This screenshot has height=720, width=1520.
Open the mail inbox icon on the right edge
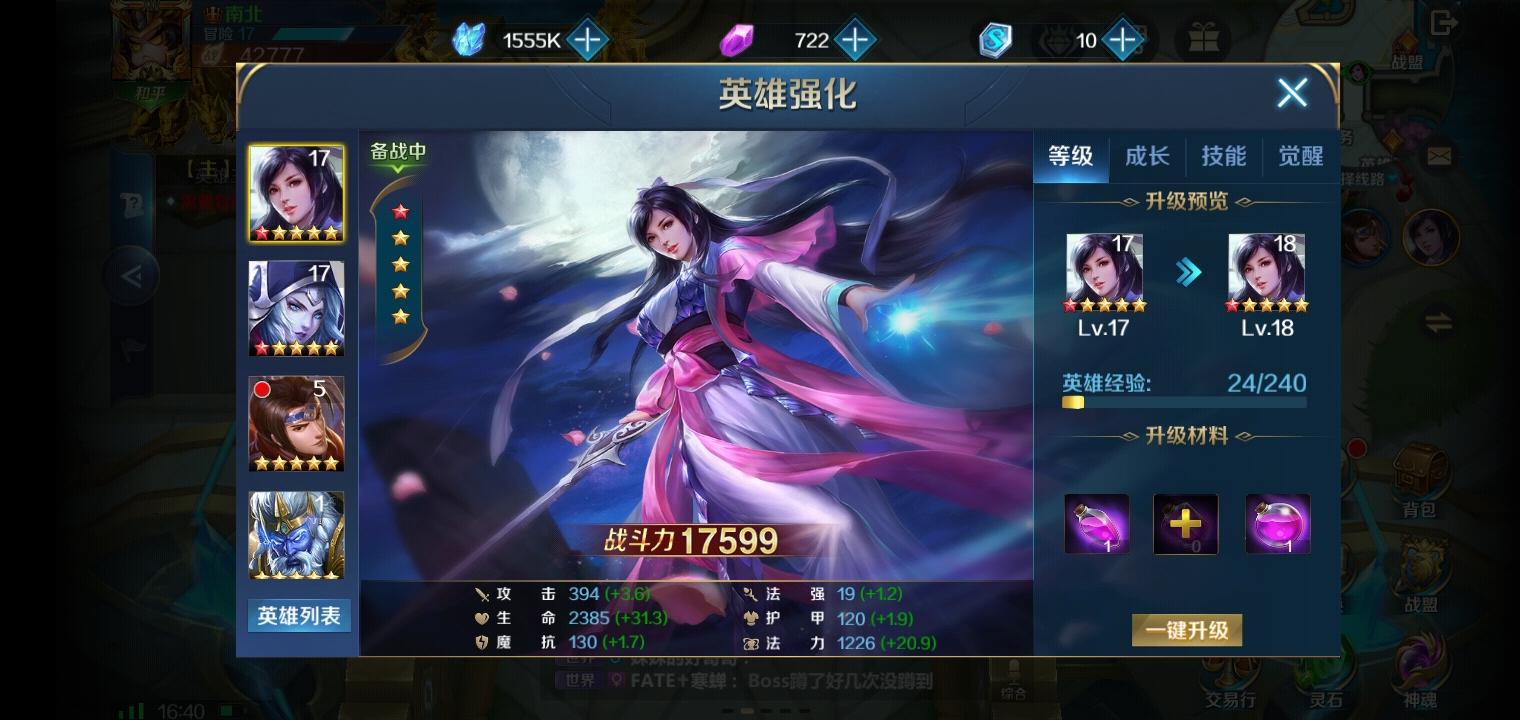(x=1437, y=156)
